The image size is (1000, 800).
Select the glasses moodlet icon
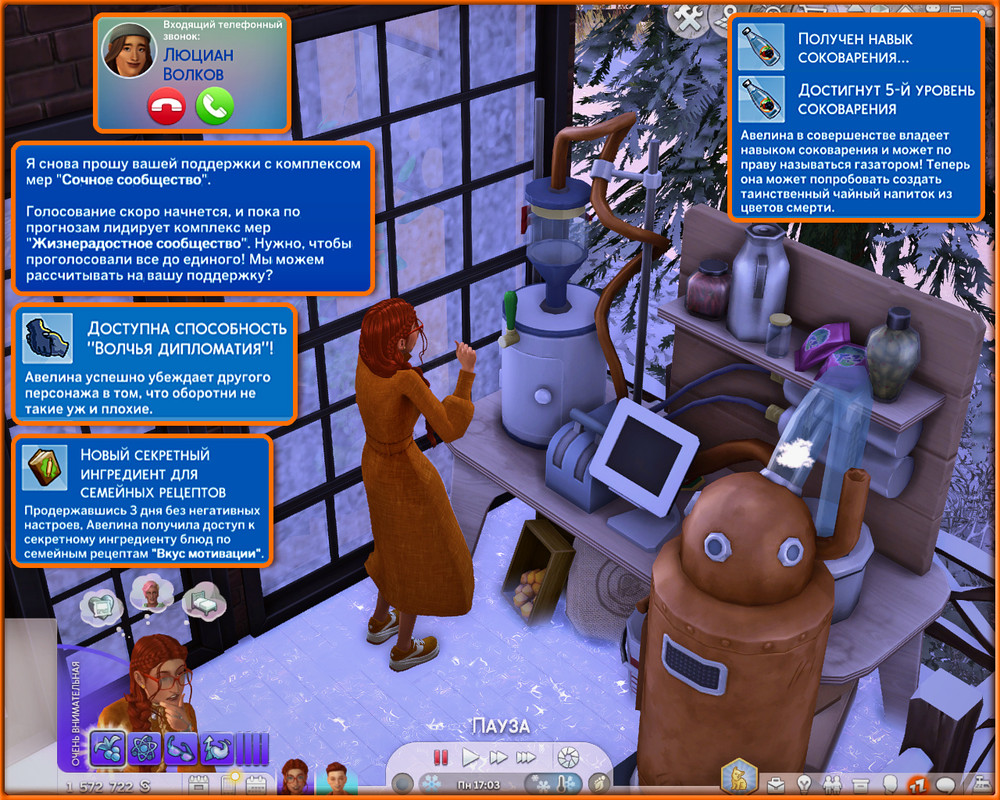[x=178, y=749]
